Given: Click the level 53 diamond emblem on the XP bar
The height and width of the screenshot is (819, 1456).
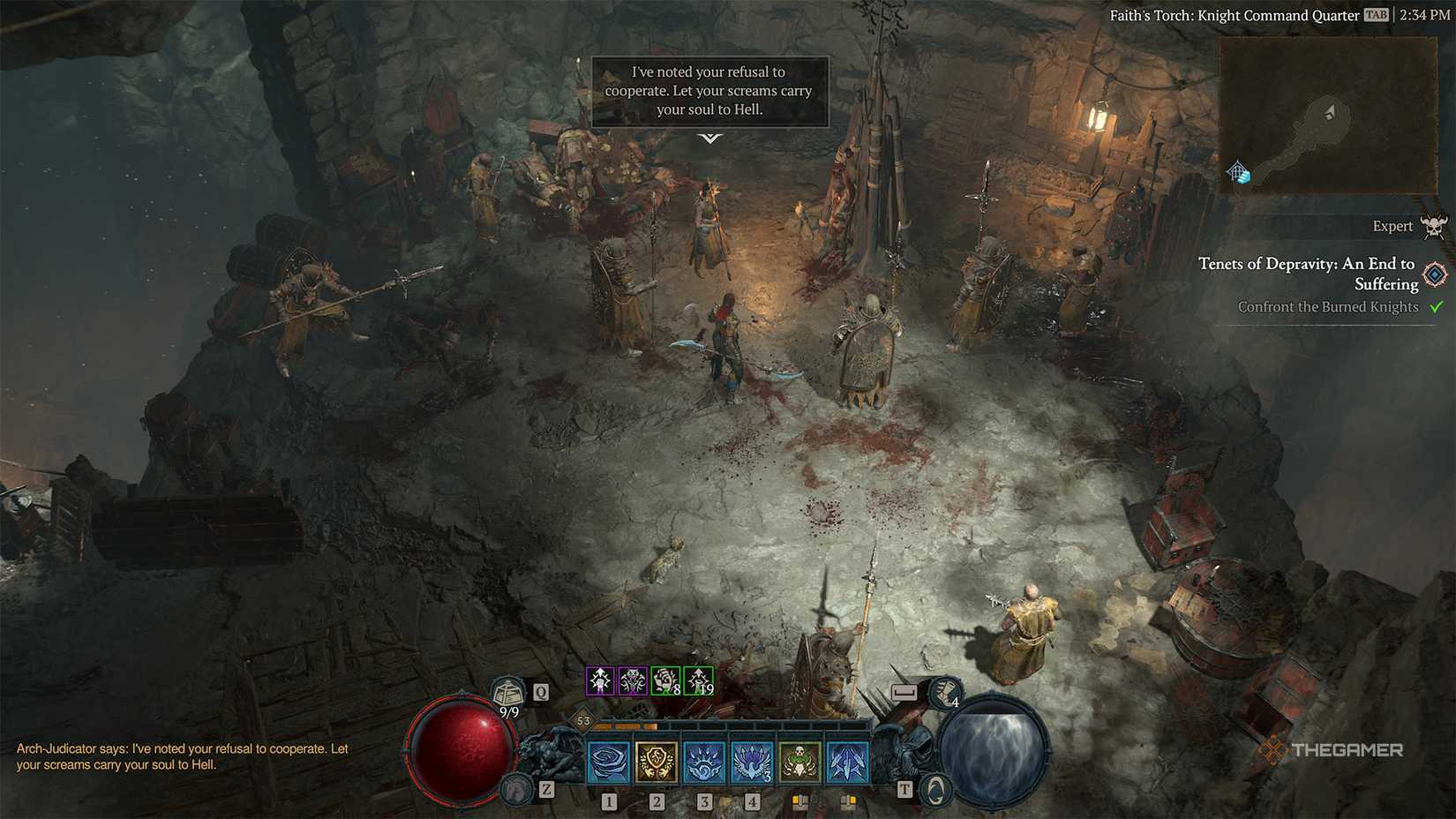Looking at the screenshot, I should point(582,719).
